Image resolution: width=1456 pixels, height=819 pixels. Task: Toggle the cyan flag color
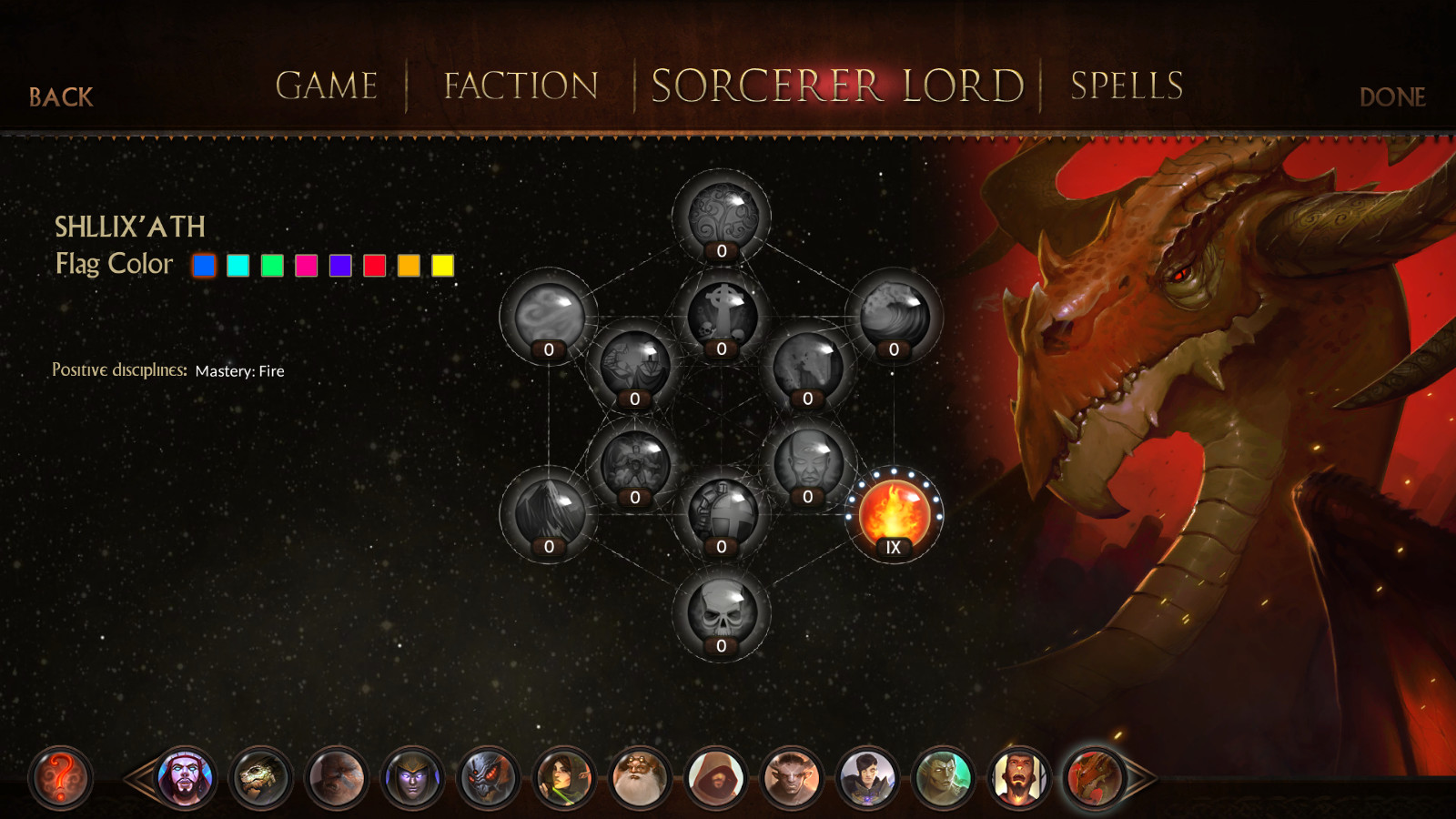[x=238, y=266]
